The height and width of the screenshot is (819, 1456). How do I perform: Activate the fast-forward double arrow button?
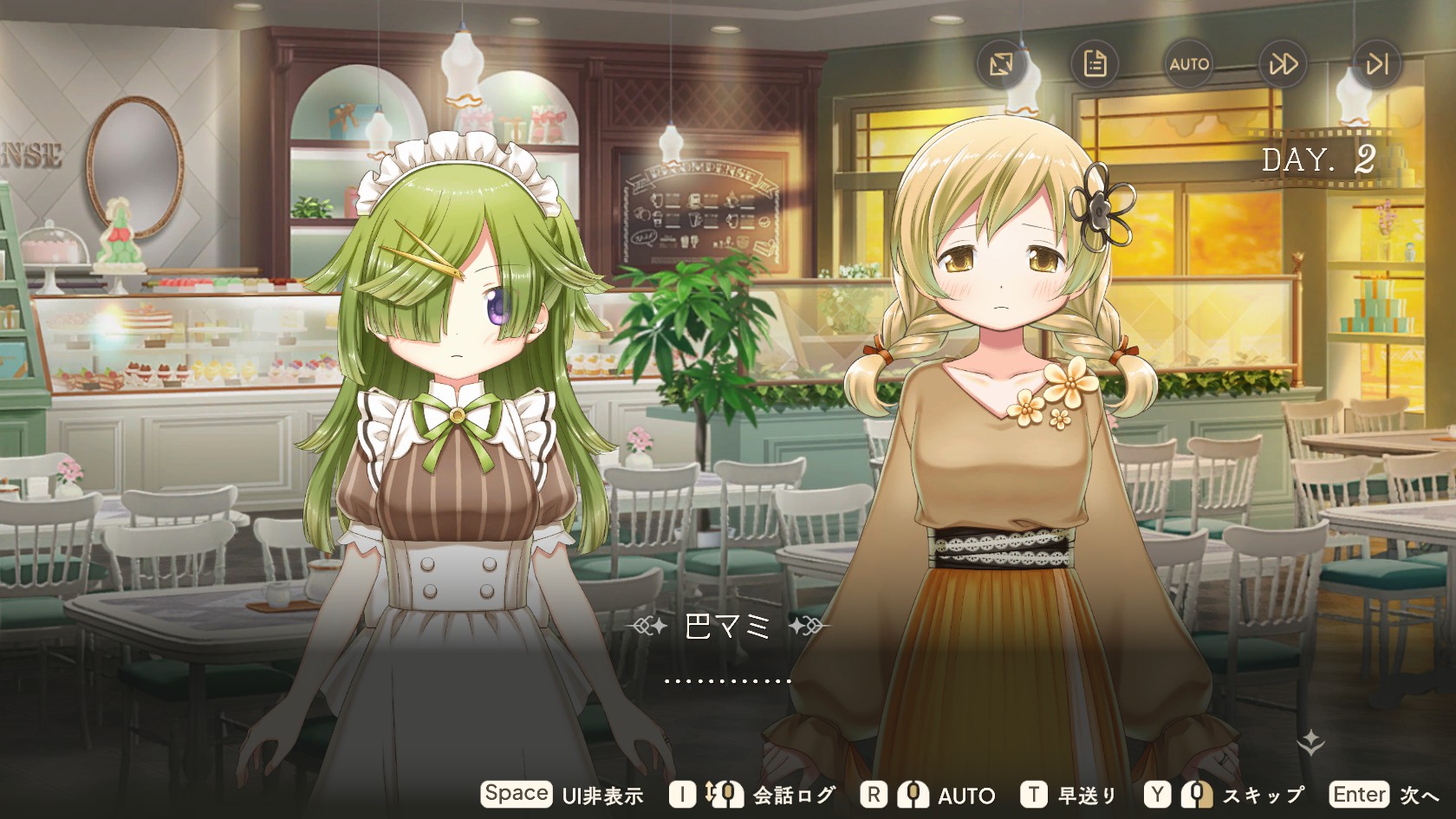(x=1283, y=64)
